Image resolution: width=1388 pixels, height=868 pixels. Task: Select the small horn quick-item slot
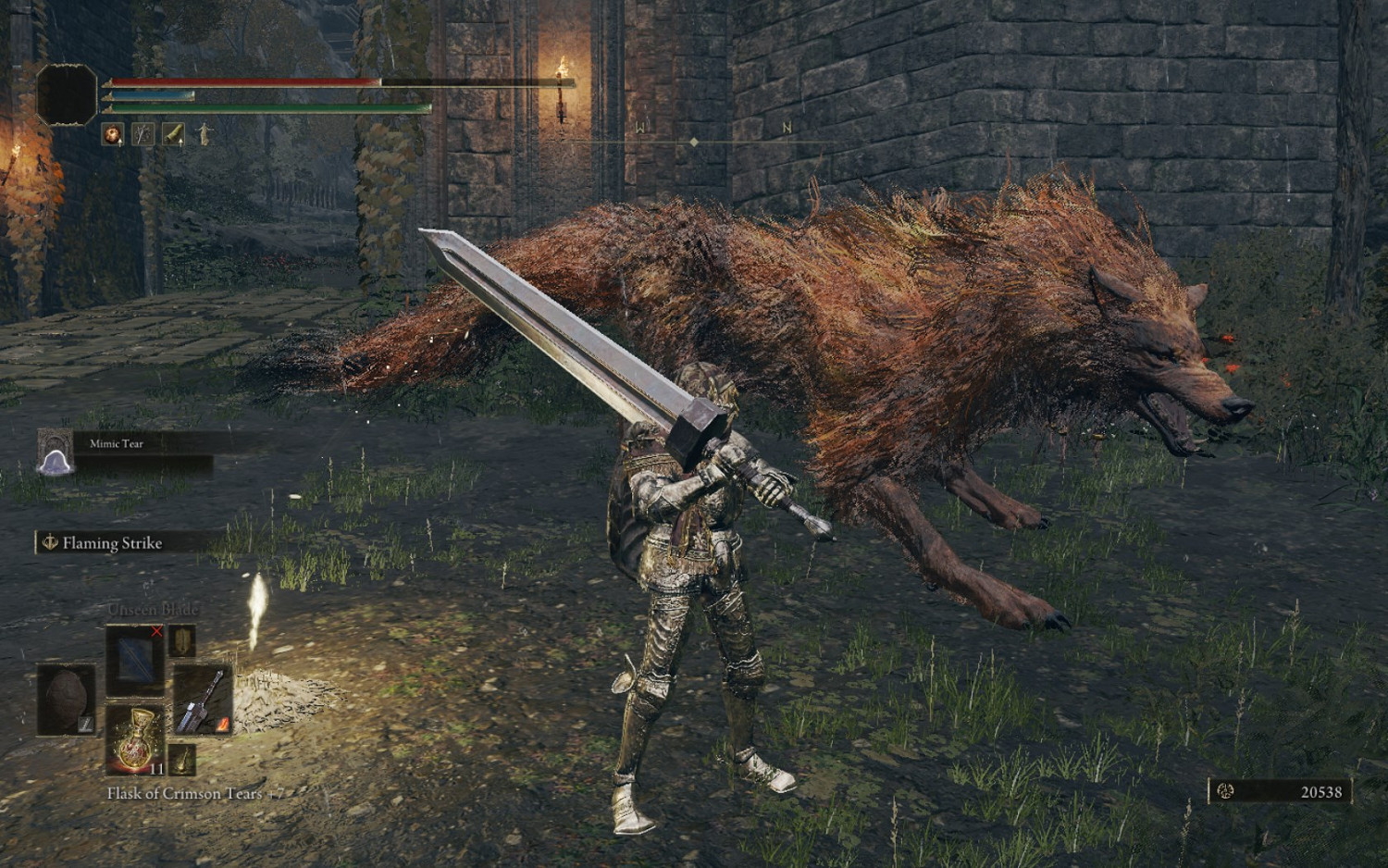[181, 761]
